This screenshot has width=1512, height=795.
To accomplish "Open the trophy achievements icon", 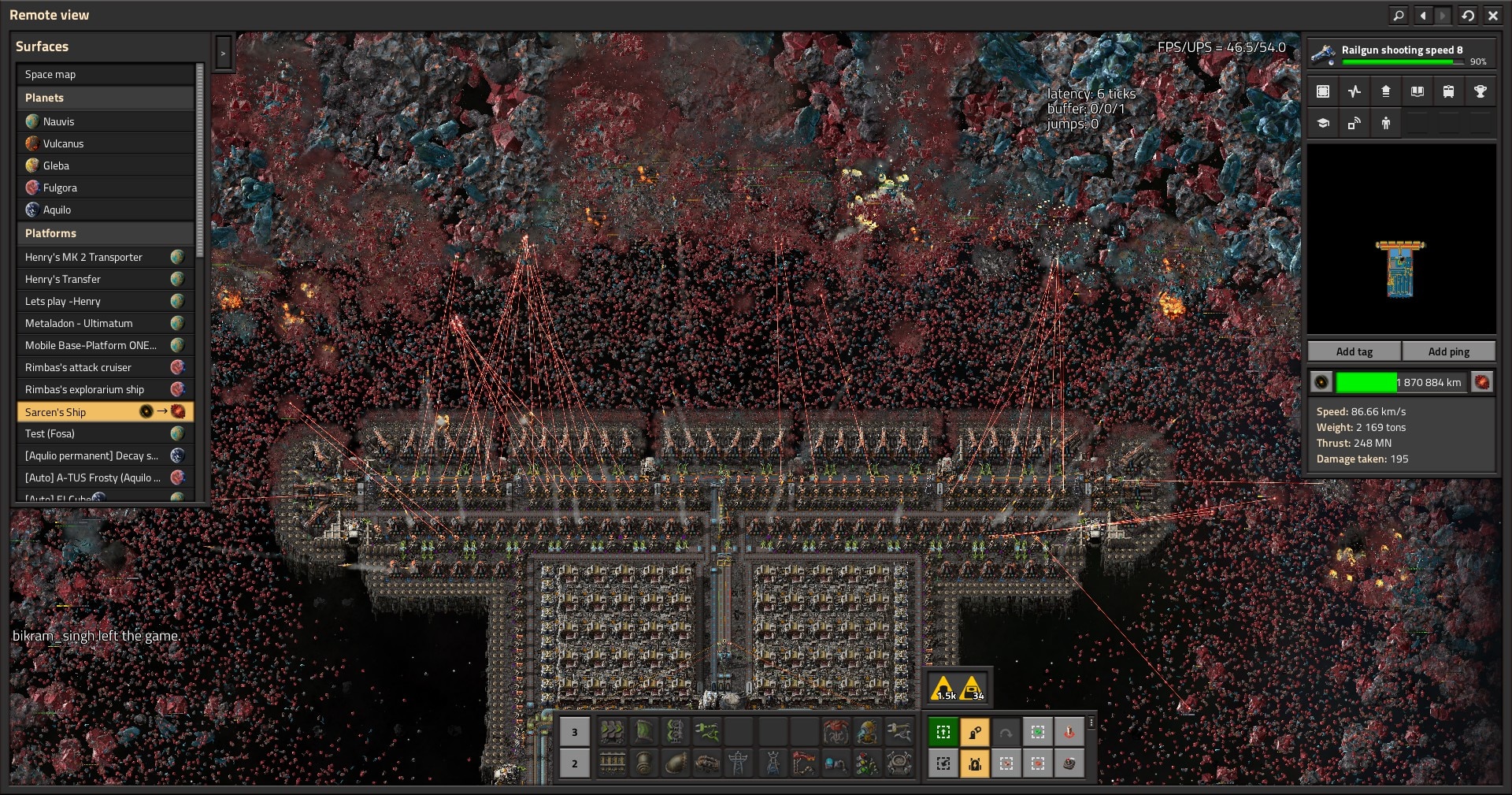I will click(x=1480, y=91).
